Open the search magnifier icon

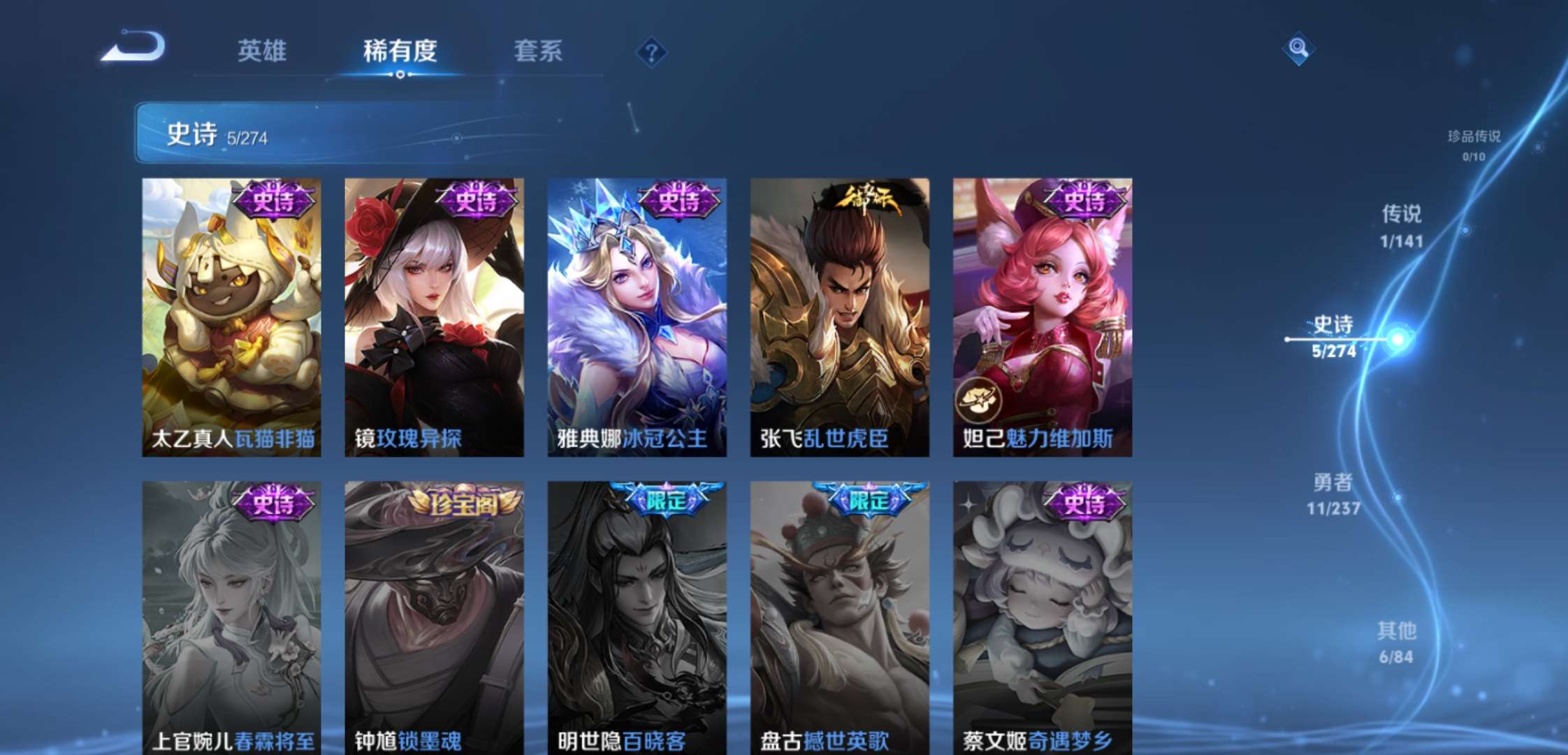point(1298,49)
